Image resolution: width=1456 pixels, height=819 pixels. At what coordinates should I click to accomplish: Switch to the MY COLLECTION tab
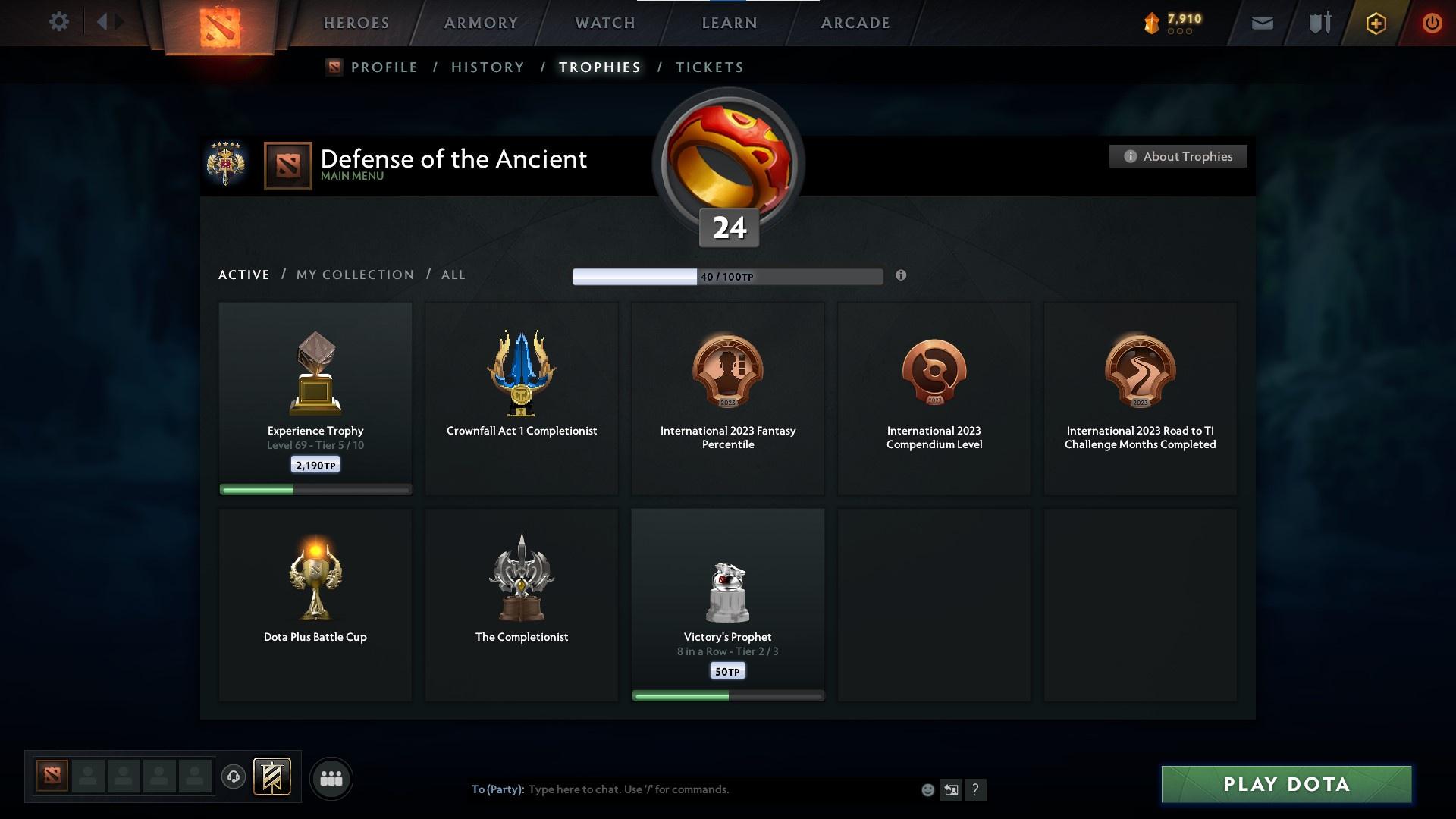coord(354,275)
